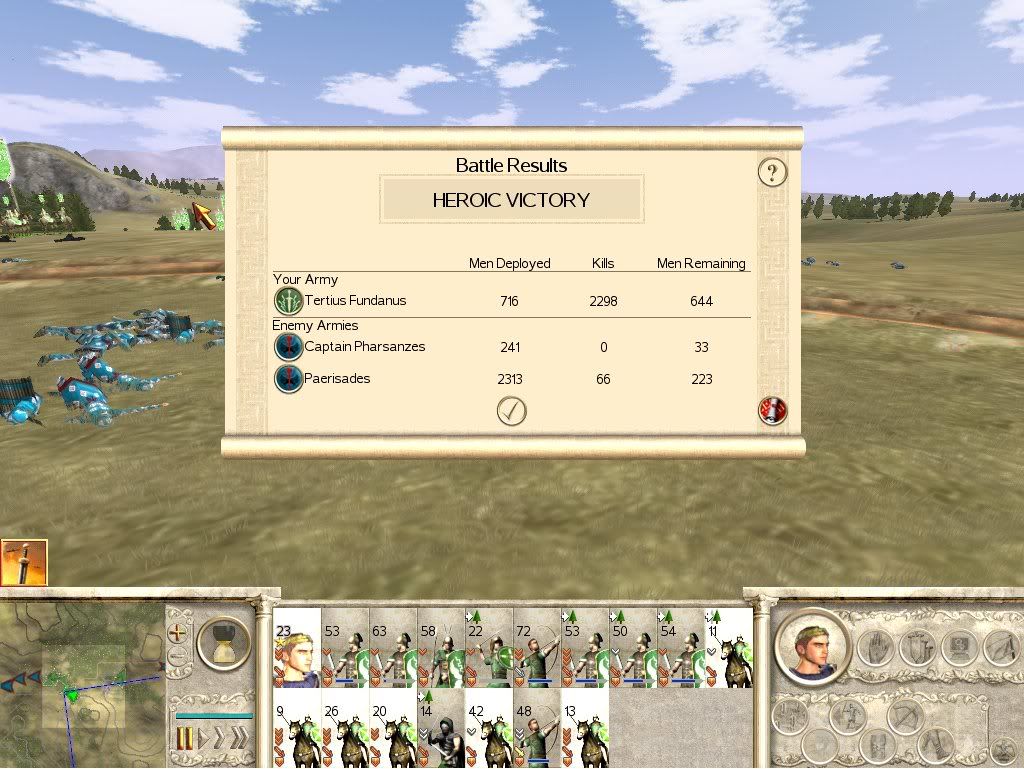Screen dimensions: 1024x769
Task: Pause the battle with the pause button
Action: tap(184, 739)
